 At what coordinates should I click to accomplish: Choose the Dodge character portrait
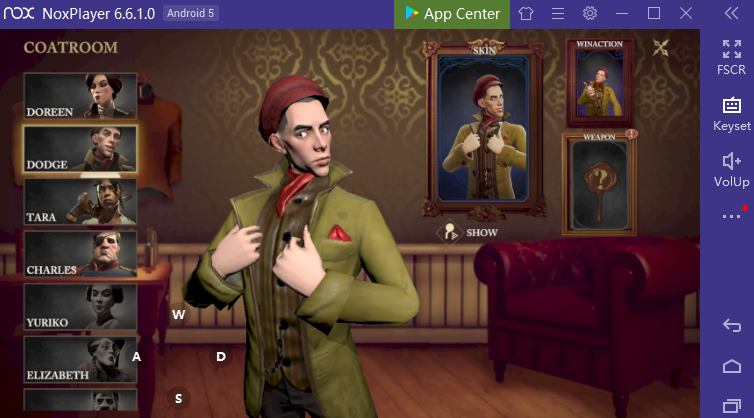[x=80, y=149]
